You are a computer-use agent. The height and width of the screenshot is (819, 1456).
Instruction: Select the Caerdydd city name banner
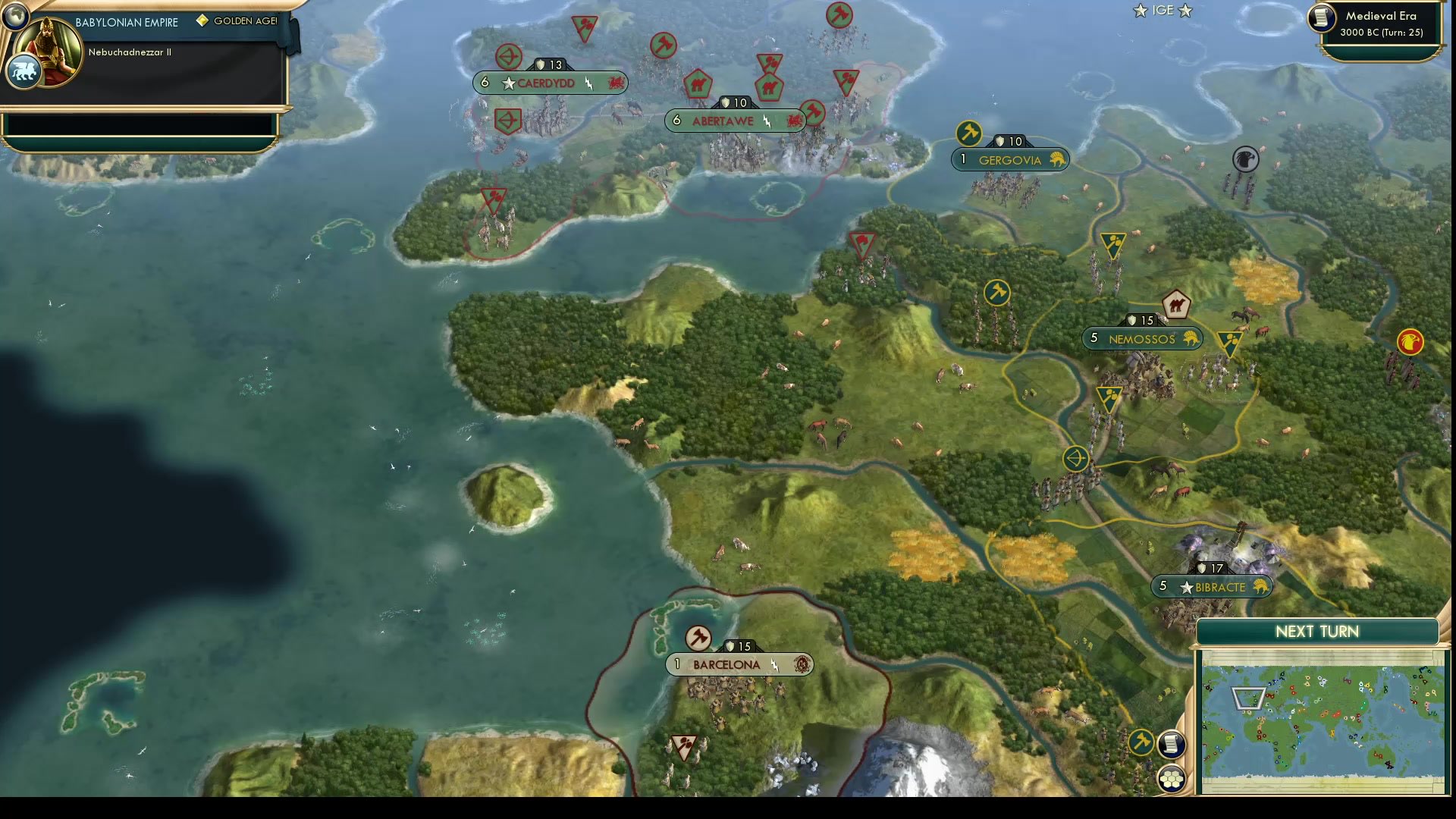click(548, 83)
